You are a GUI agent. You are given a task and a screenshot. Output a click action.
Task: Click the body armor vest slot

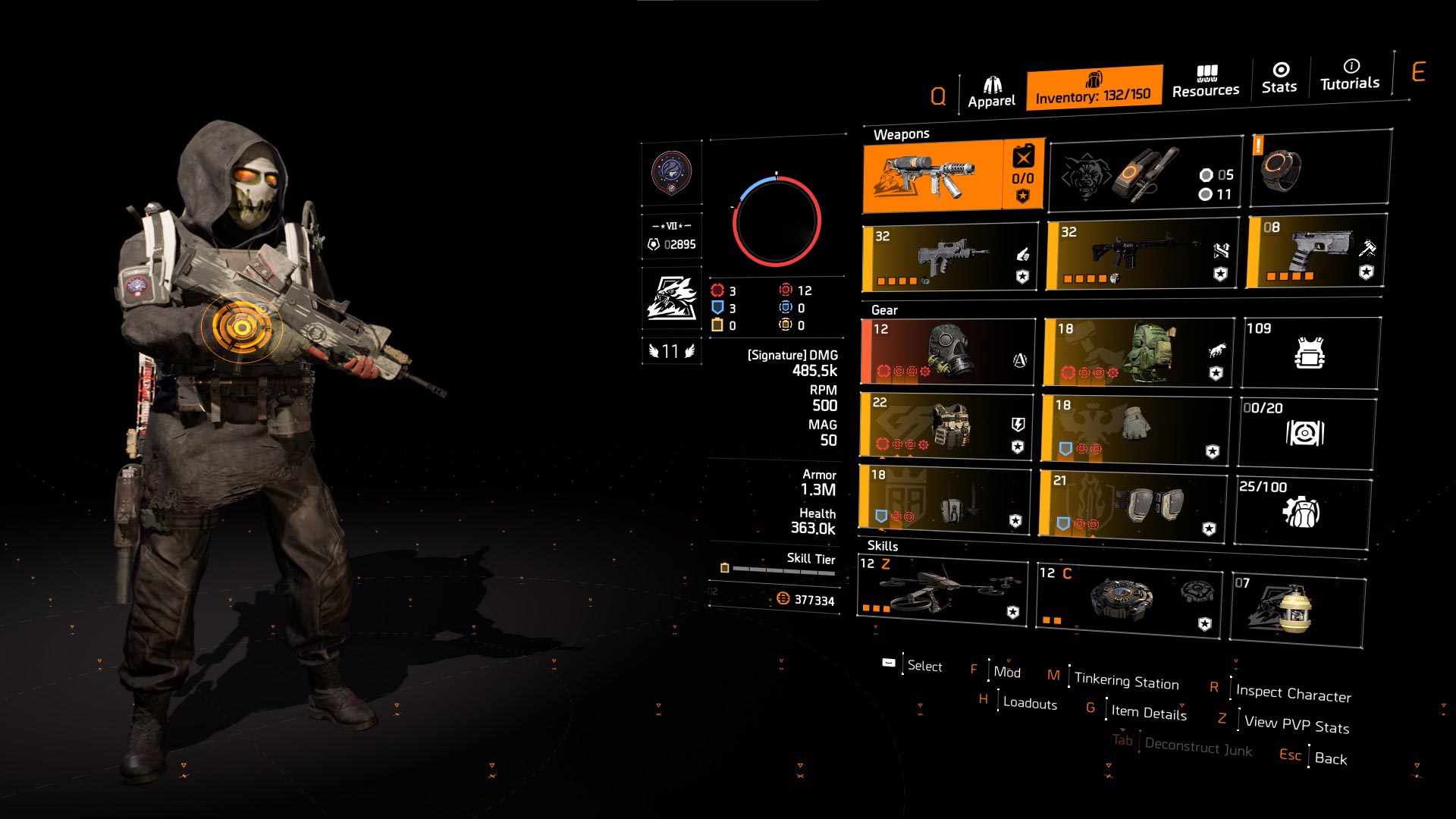[x=948, y=425]
